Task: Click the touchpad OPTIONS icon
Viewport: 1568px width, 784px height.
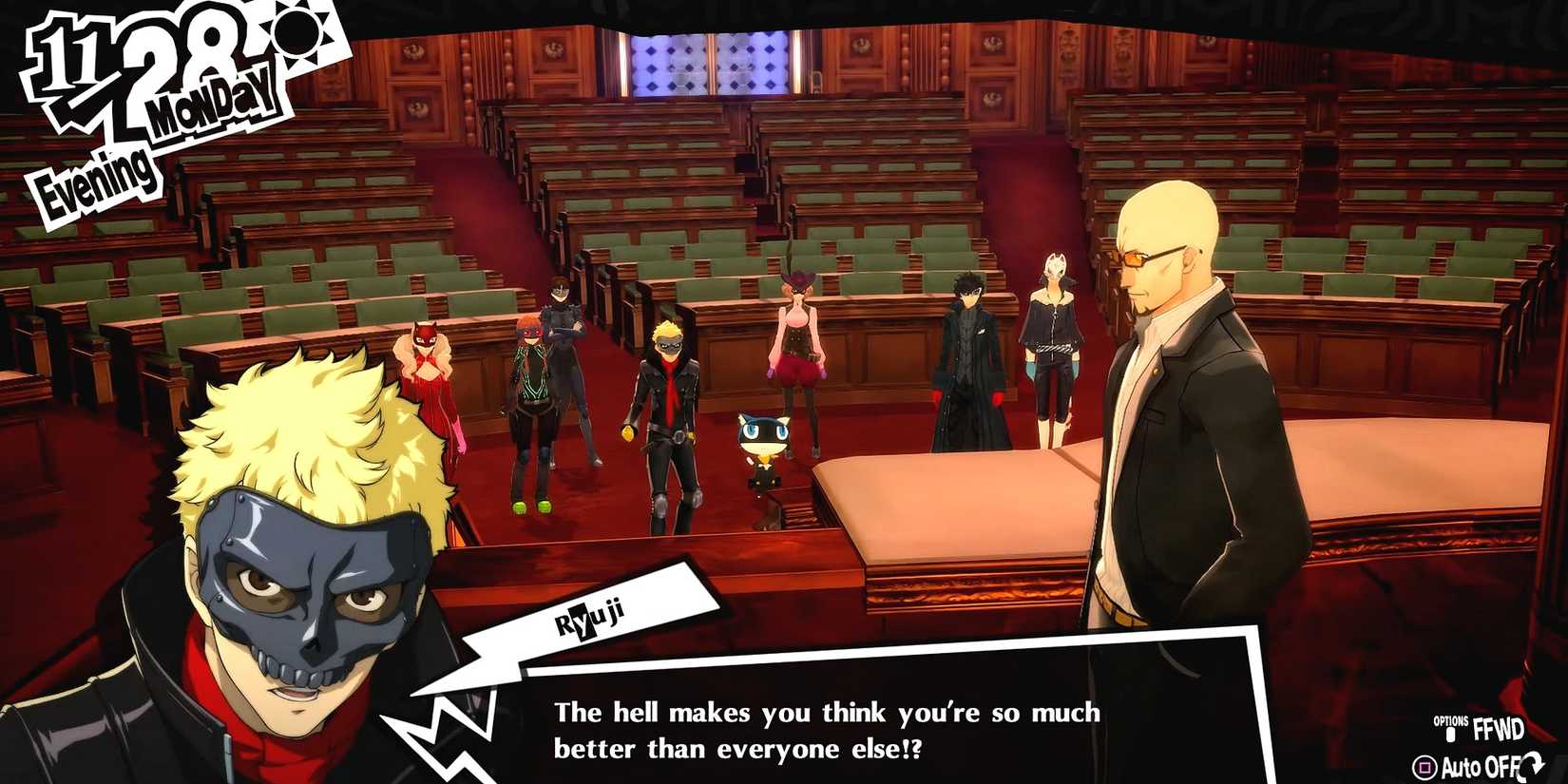Action: [x=1450, y=734]
